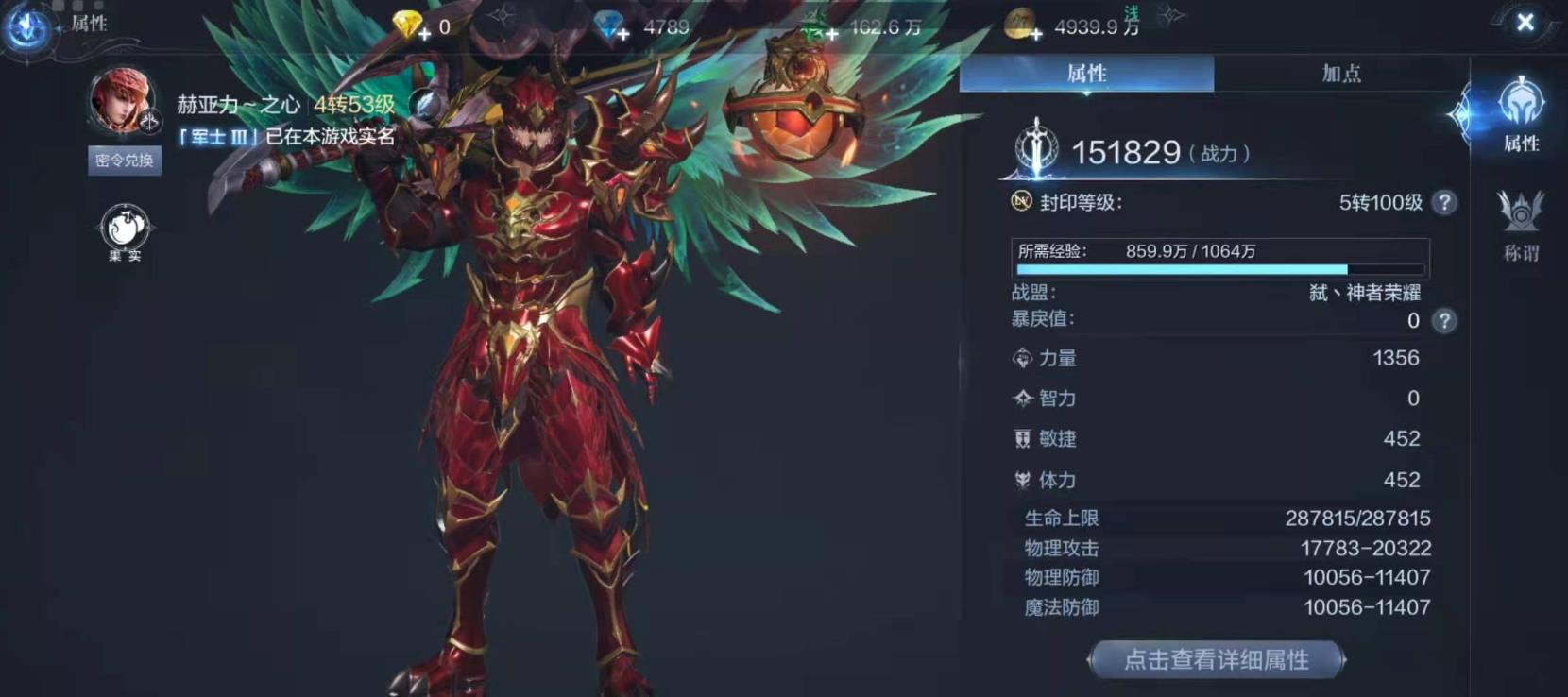Open the 密令兑换 code redemption button
The width and height of the screenshot is (1568, 697).
click(124, 161)
